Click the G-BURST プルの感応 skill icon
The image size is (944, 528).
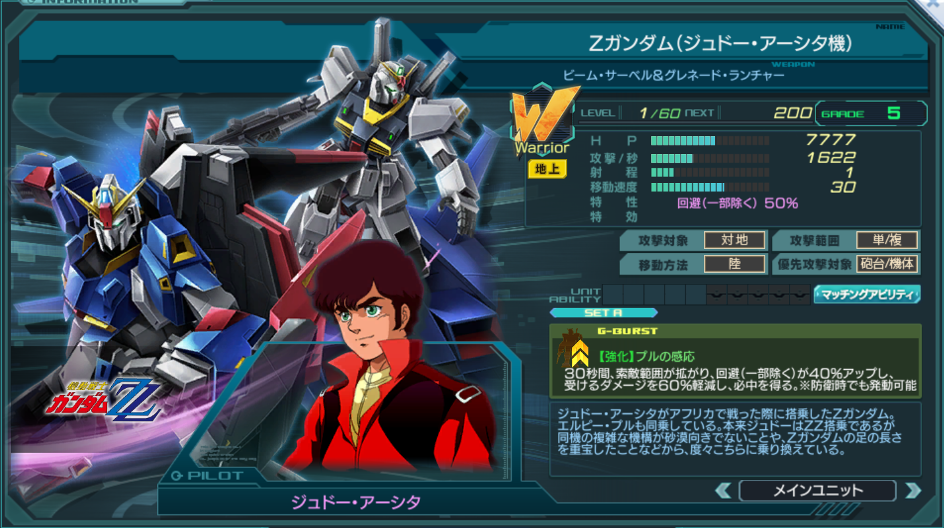[577, 350]
